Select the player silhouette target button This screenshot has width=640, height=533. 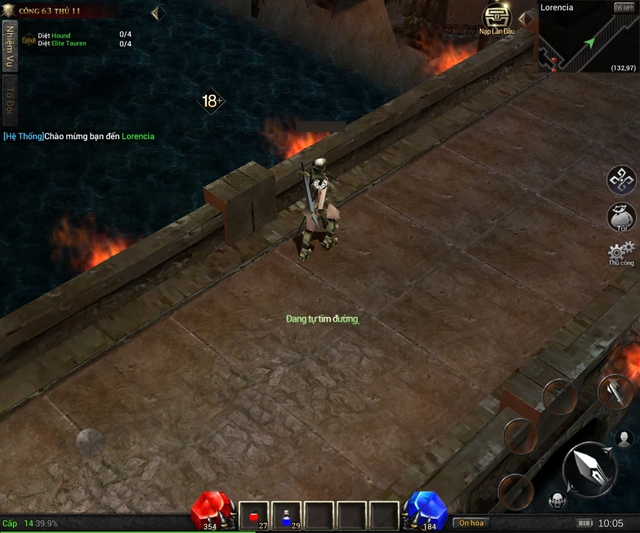(x=625, y=438)
